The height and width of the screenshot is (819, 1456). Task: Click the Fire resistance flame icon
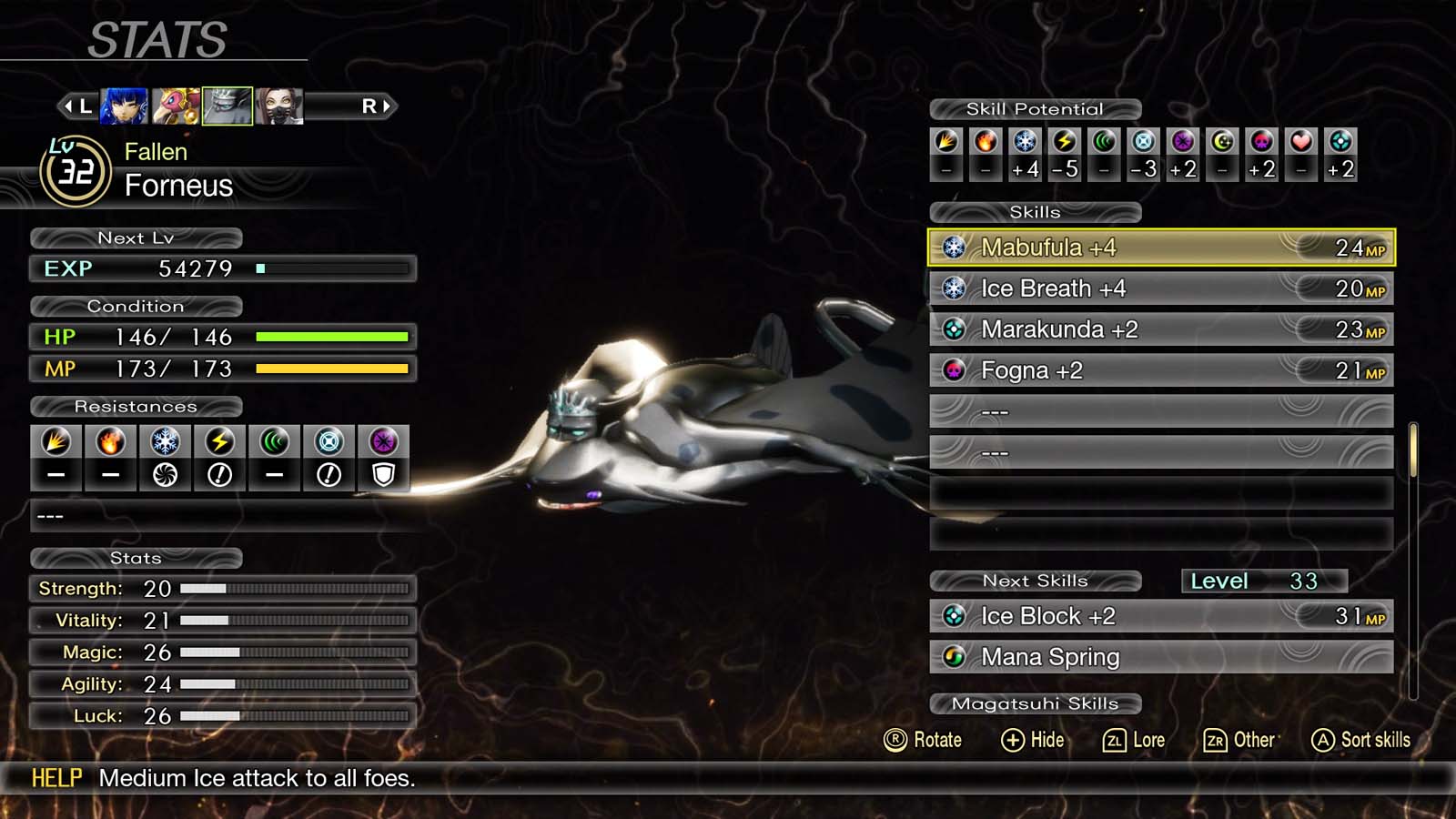pos(110,442)
